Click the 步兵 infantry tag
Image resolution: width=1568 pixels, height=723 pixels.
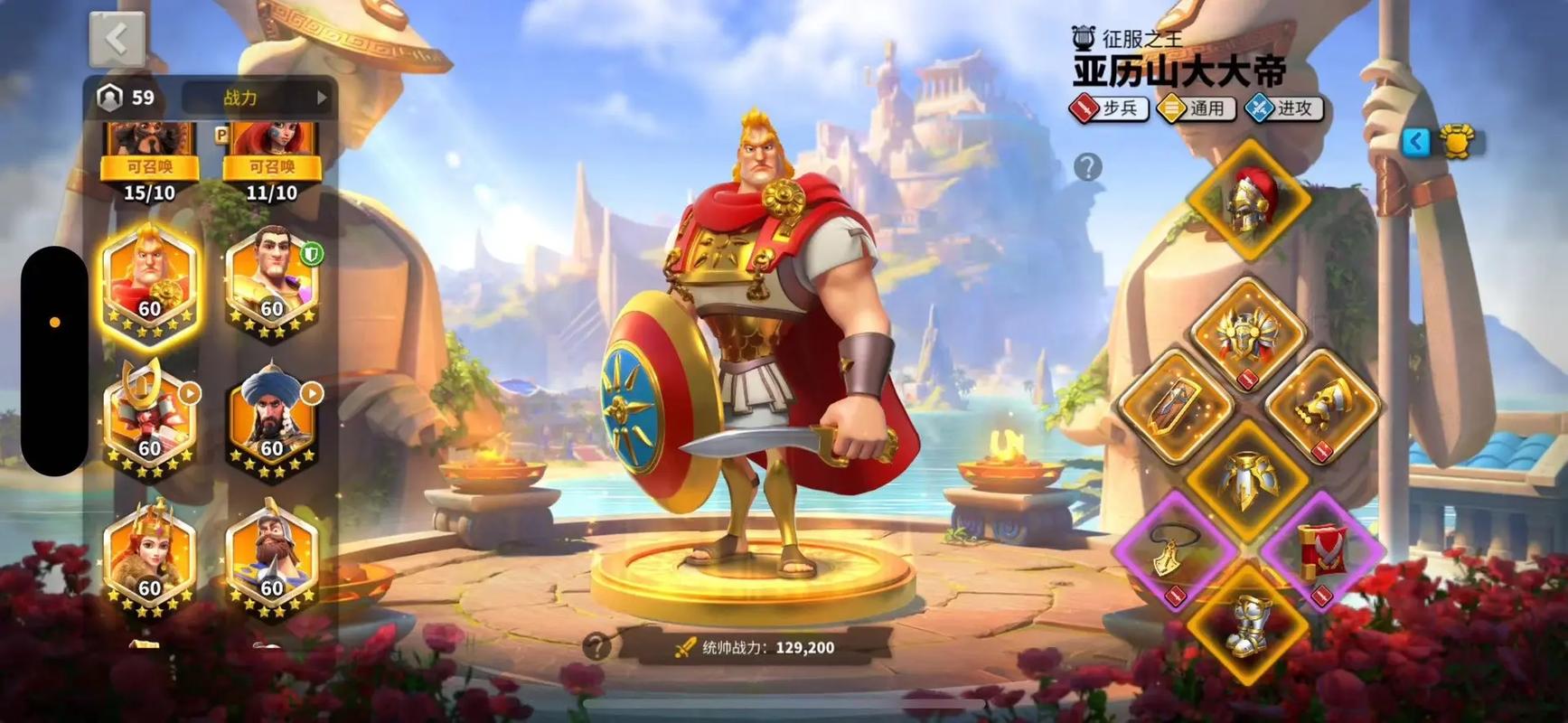(1111, 108)
